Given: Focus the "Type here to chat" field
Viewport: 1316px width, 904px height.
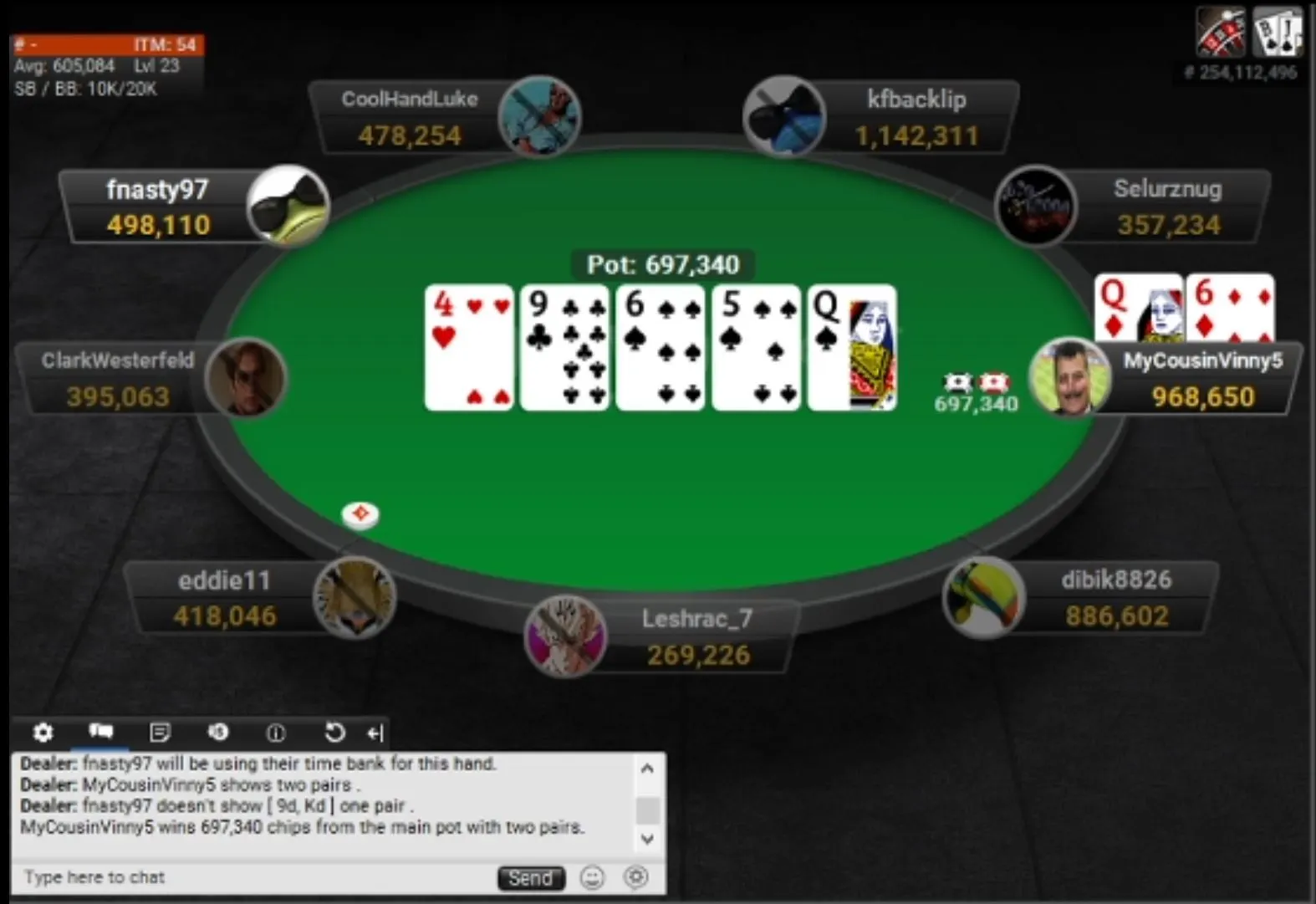Looking at the screenshot, I should (251, 877).
